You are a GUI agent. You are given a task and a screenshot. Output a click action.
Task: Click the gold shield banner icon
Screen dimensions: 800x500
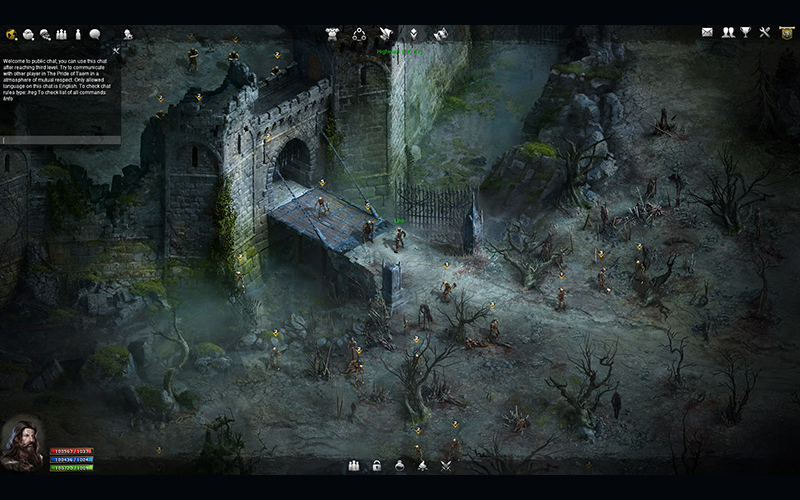point(786,33)
